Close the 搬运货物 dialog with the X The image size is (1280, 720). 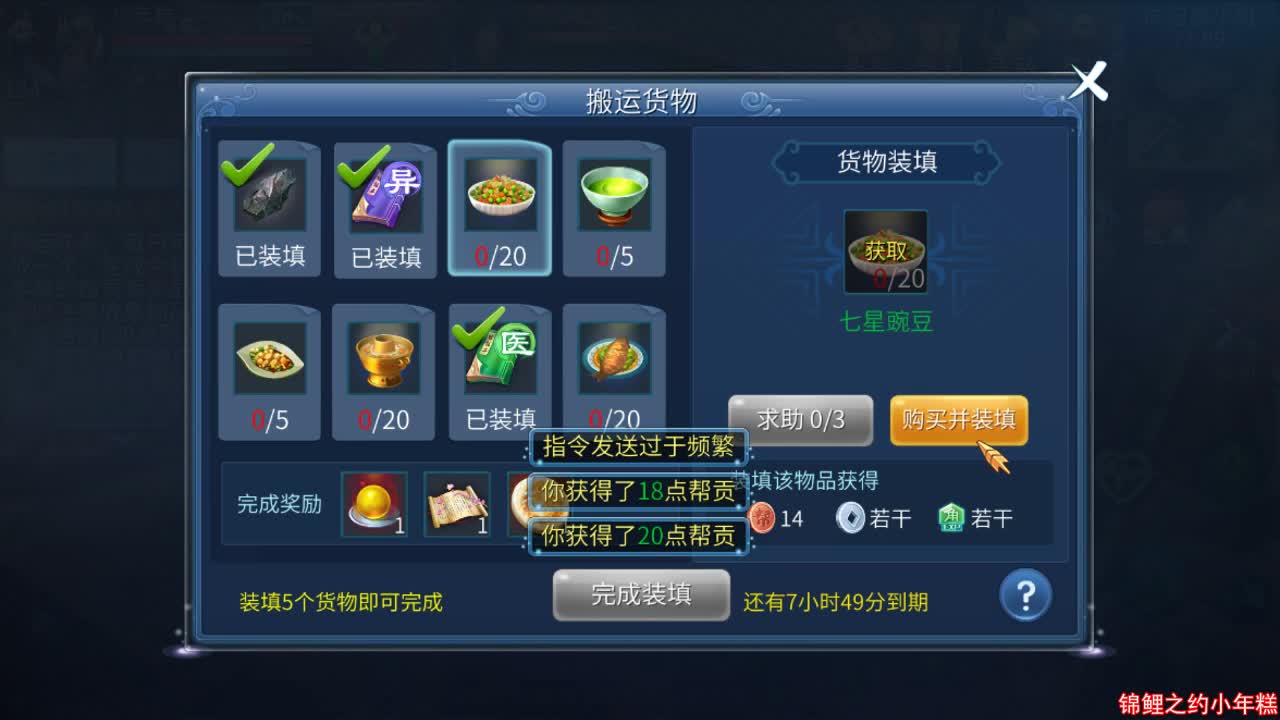(x=1089, y=81)
